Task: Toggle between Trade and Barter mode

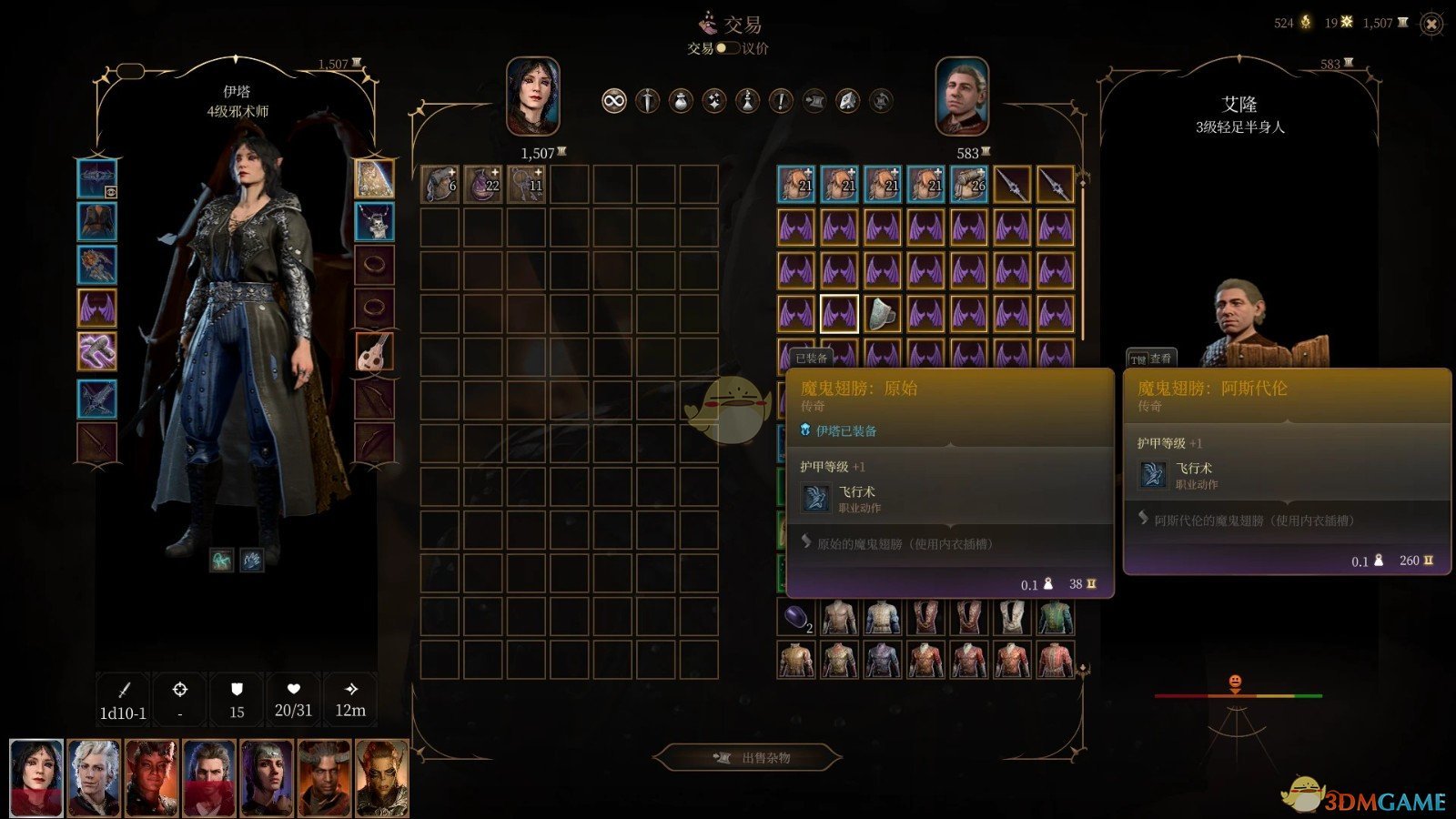Action: pyautogui.click(x=727, y=48)
